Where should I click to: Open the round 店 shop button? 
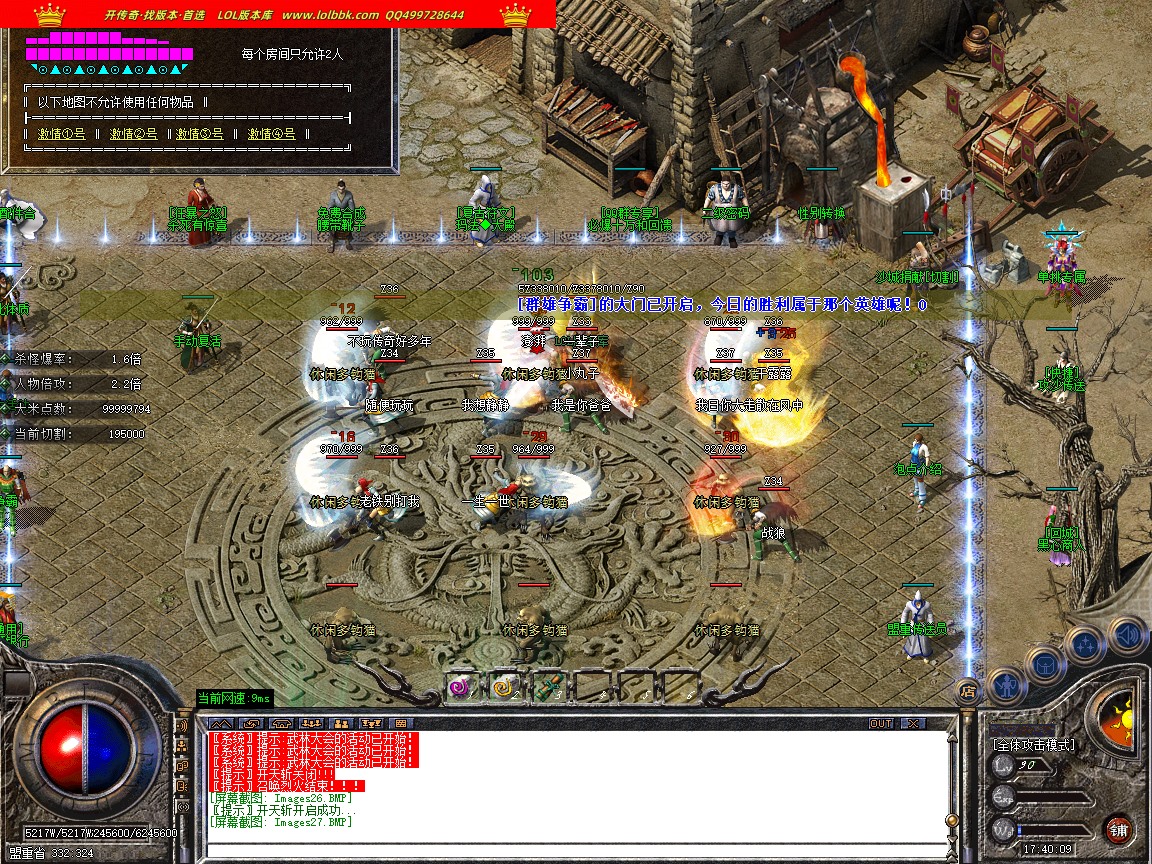coord(966,690)
